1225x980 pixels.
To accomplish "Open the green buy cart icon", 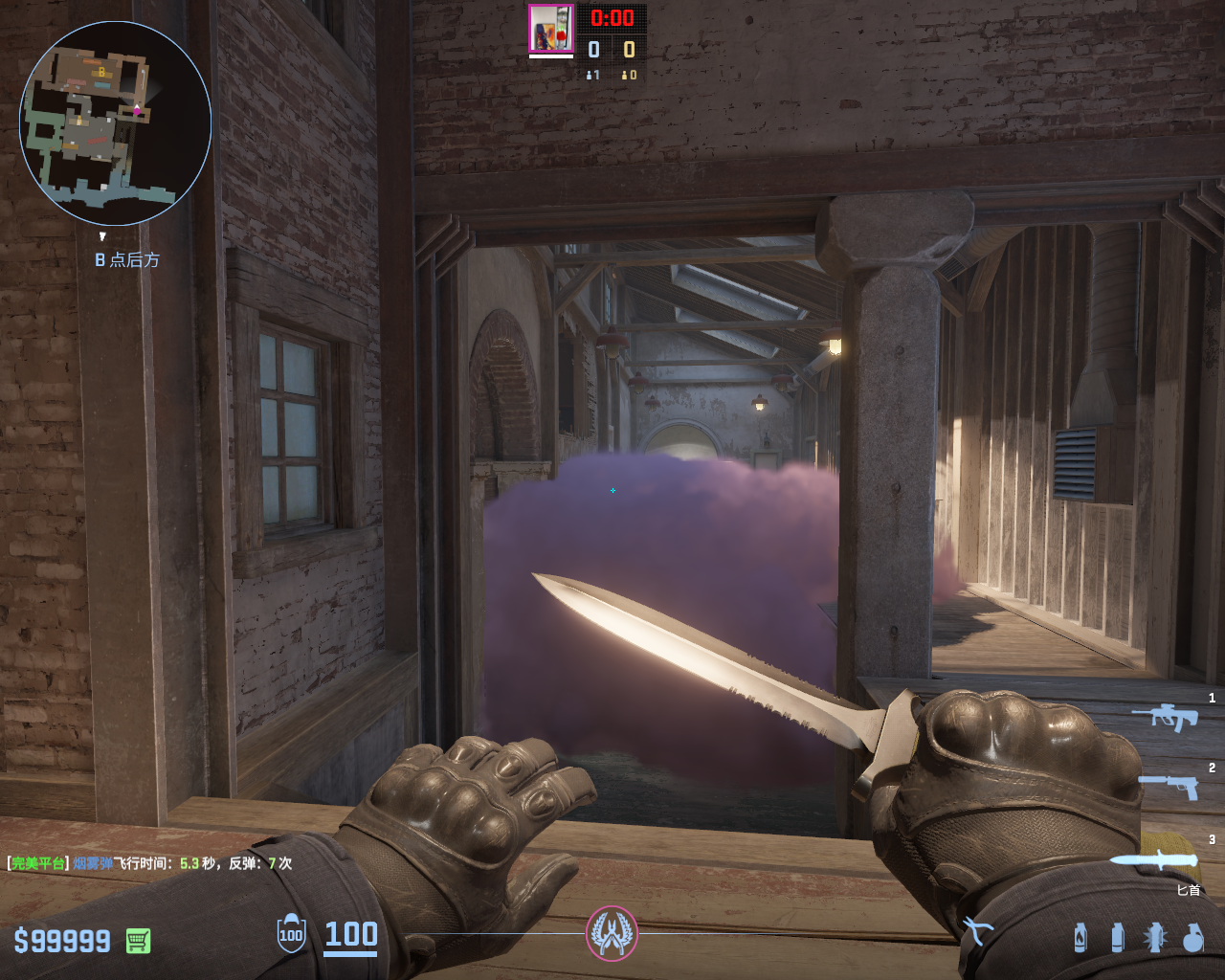I will 138,941.
